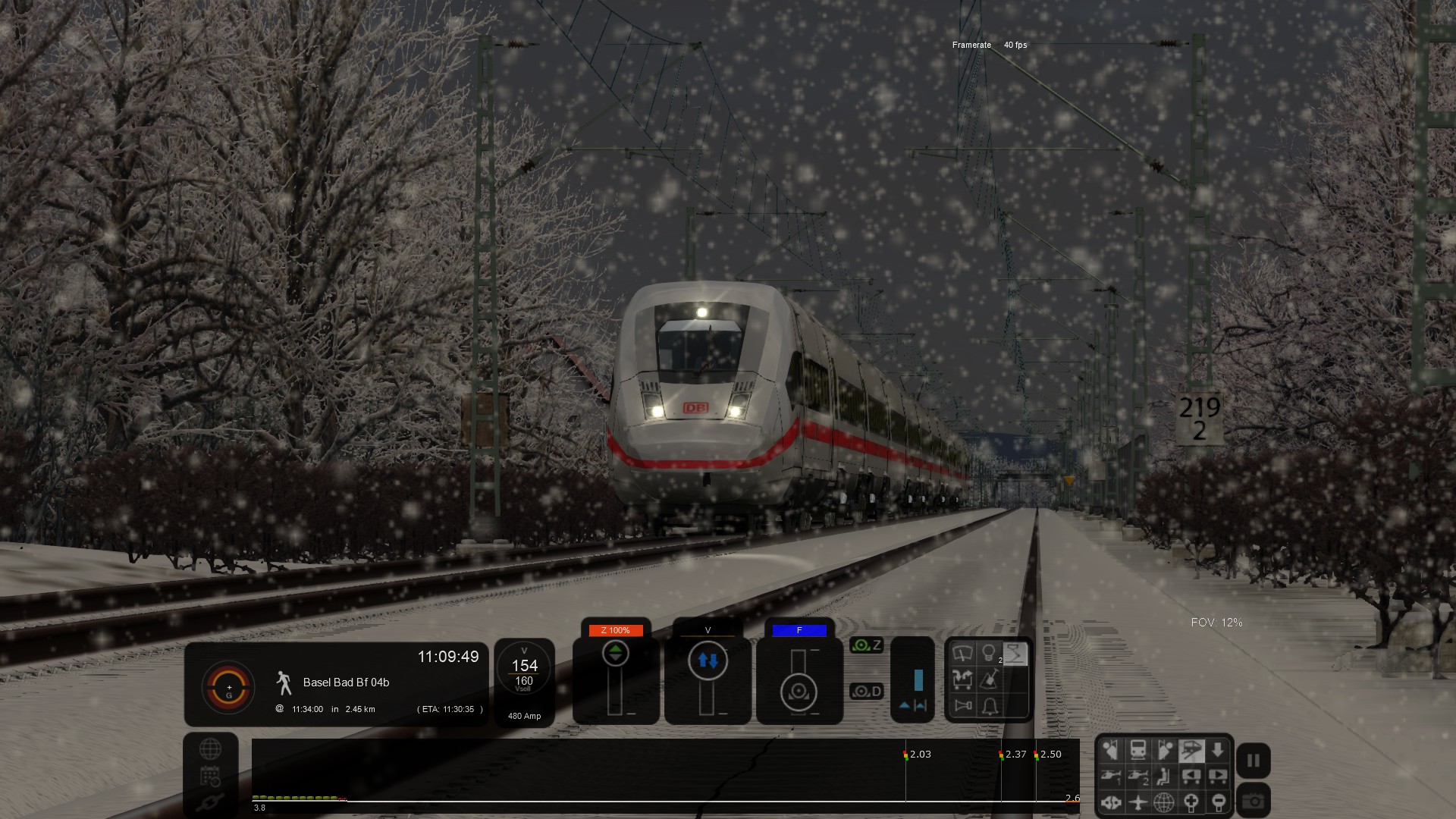
Task: Select the trackside camera view
Action: pos(1191,751)
